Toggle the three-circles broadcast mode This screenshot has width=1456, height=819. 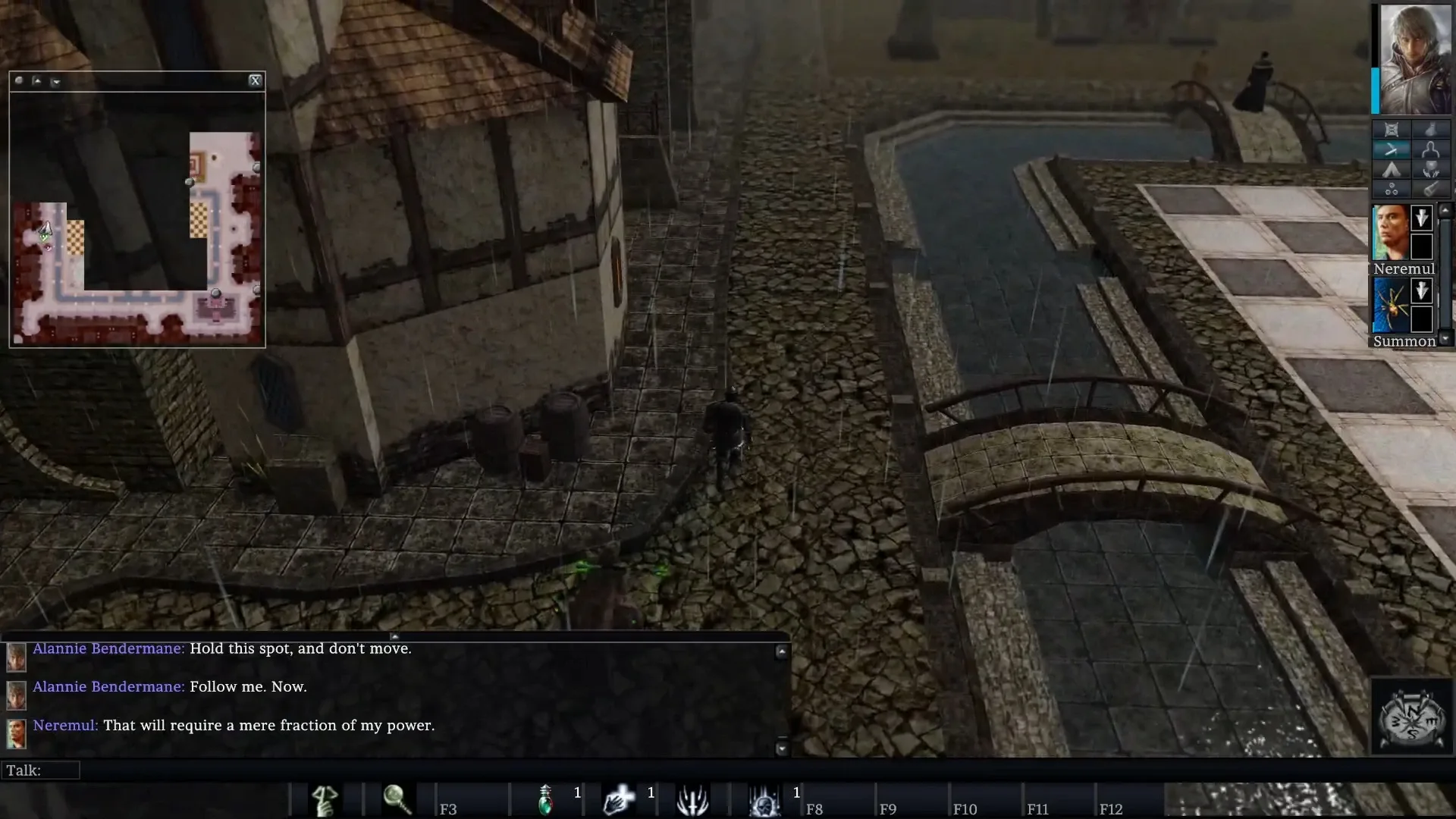tap(1392, 189)
